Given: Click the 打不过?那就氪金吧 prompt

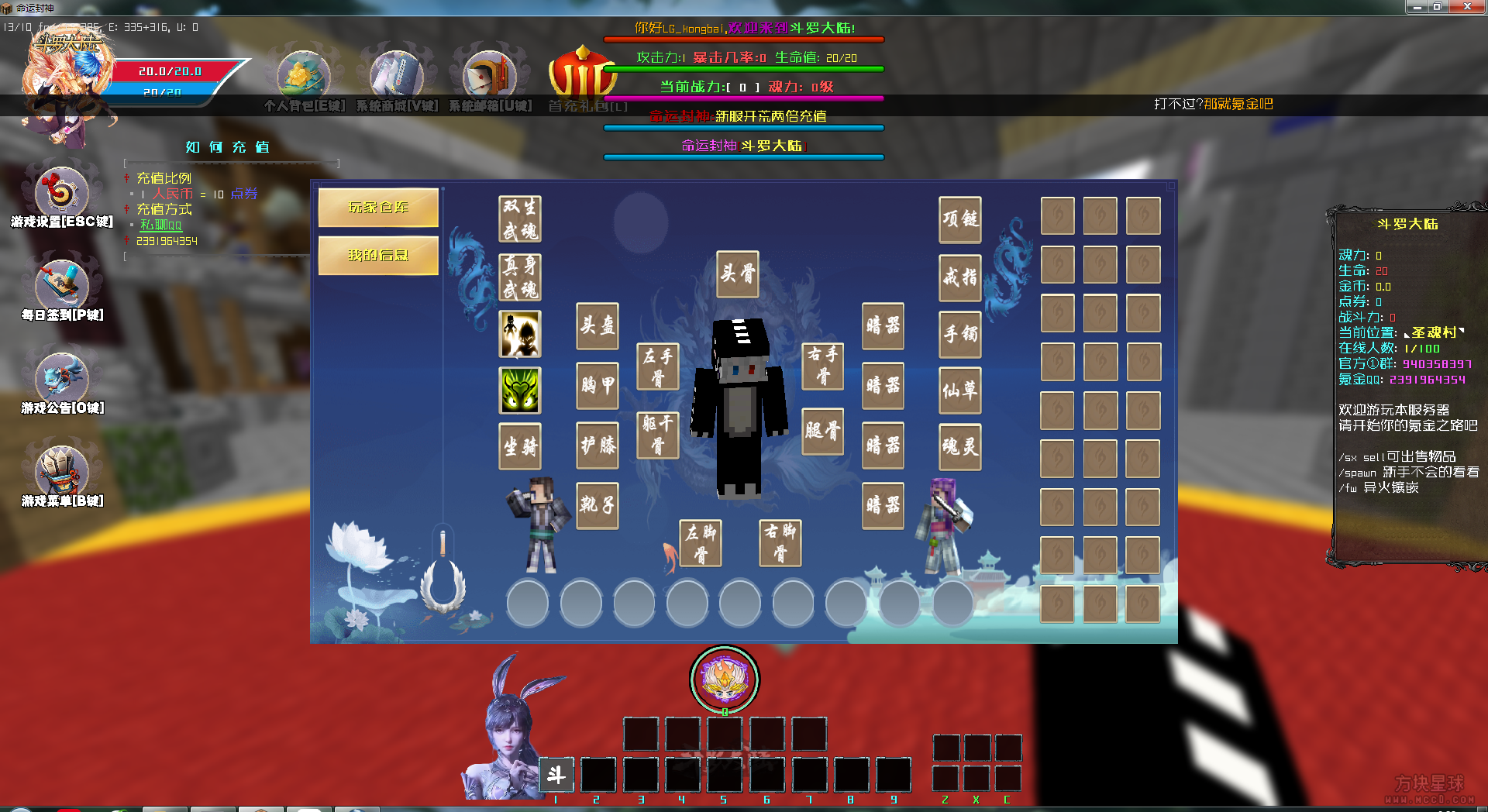Looking at the screenshot, I should point(1212,104).
